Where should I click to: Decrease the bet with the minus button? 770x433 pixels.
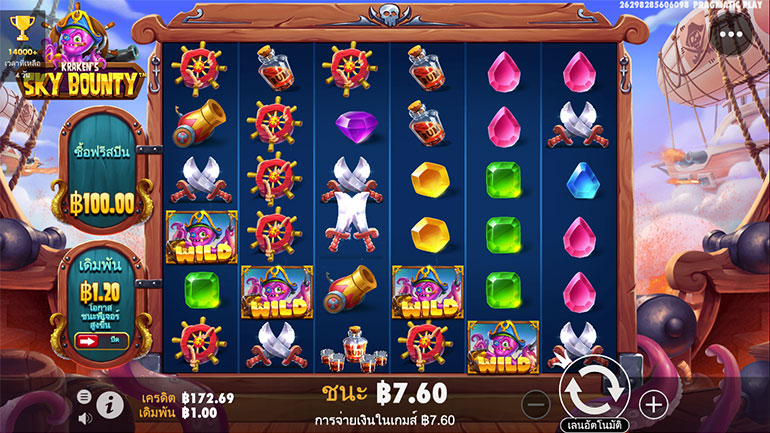pyautogui.click(x=536, y=404)
